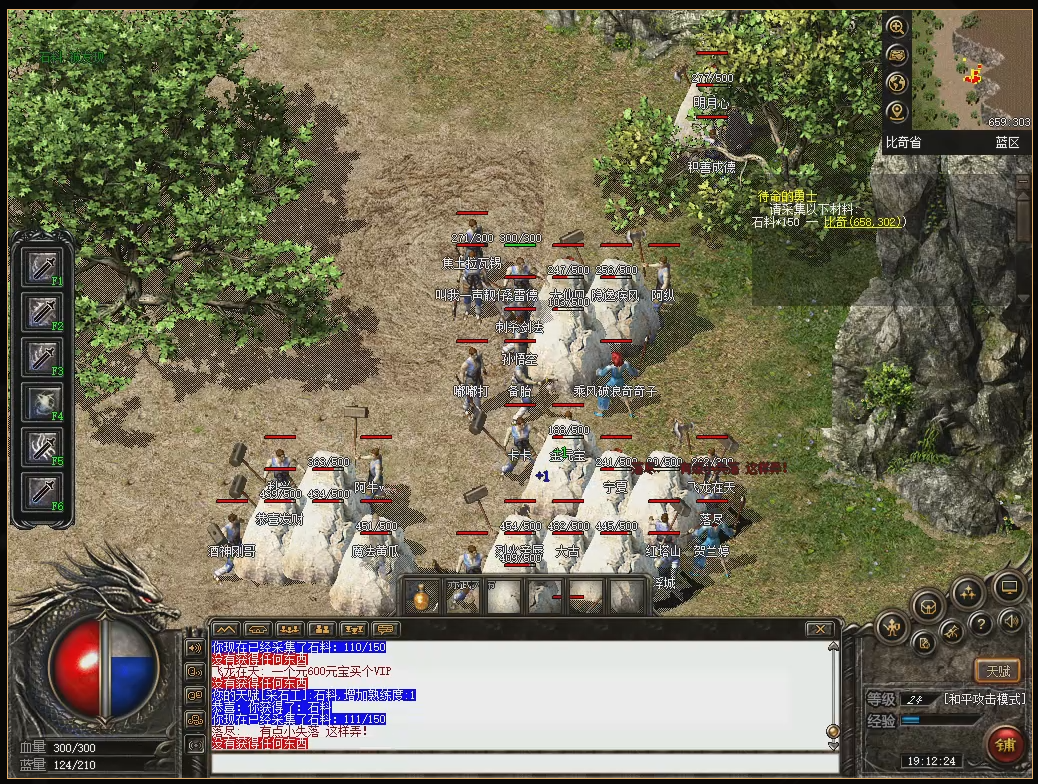Screen dimensions: 1038x784
Task: Close the chat window with X
Action: [820, 629]
